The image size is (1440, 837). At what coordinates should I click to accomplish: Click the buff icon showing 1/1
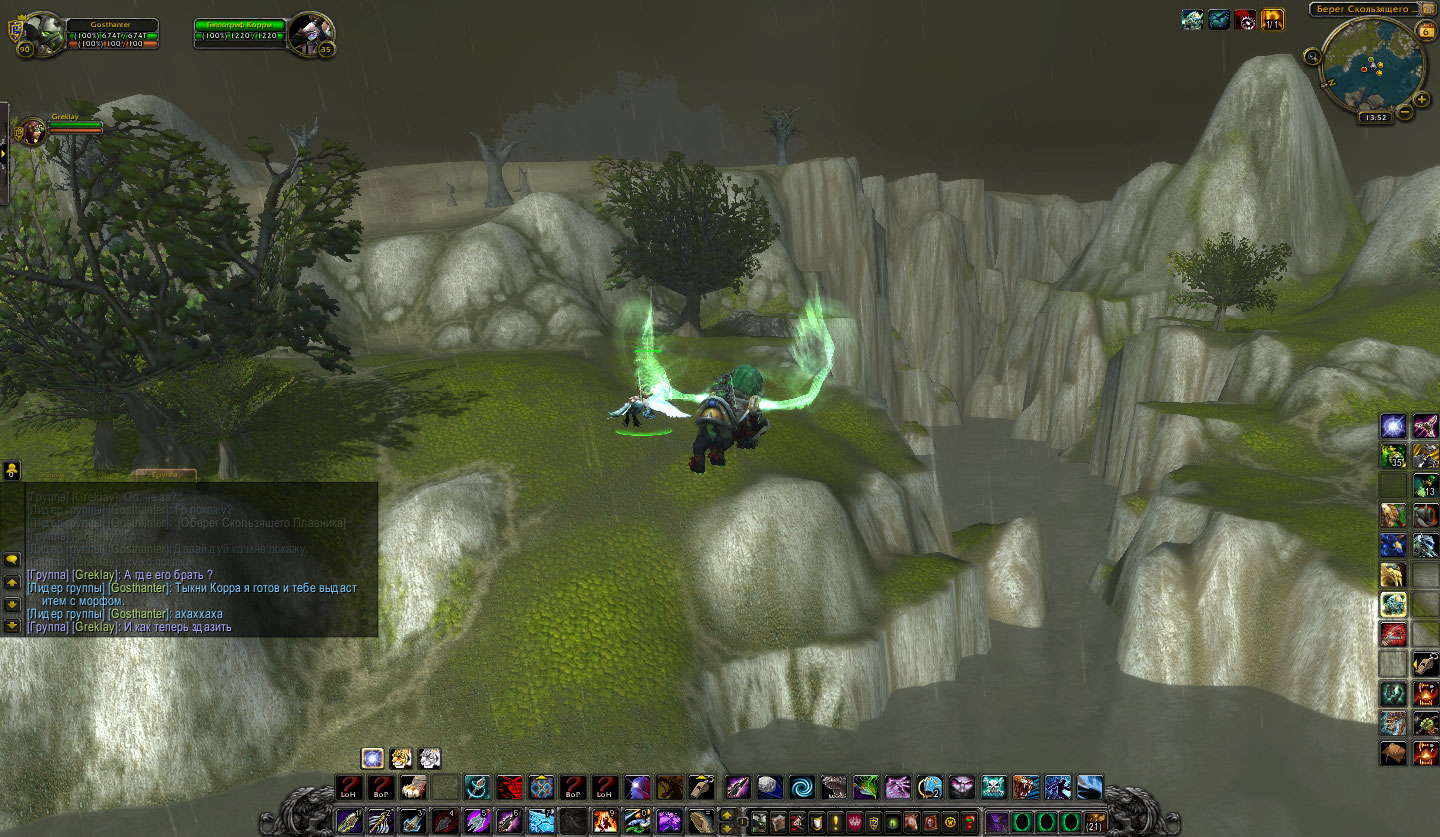1272,19
